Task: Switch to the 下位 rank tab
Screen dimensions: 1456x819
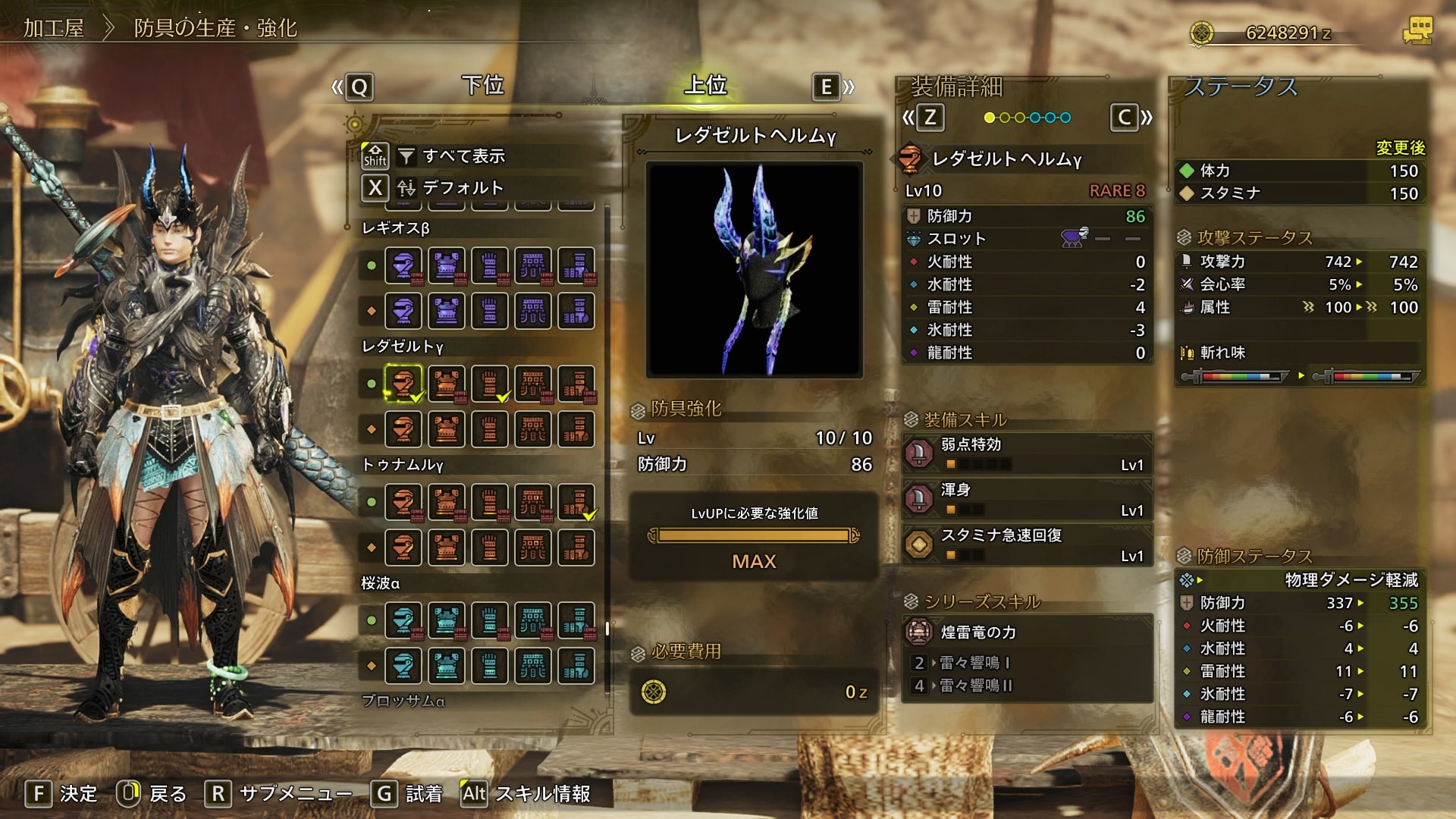Action: click(x=483, y=85)
